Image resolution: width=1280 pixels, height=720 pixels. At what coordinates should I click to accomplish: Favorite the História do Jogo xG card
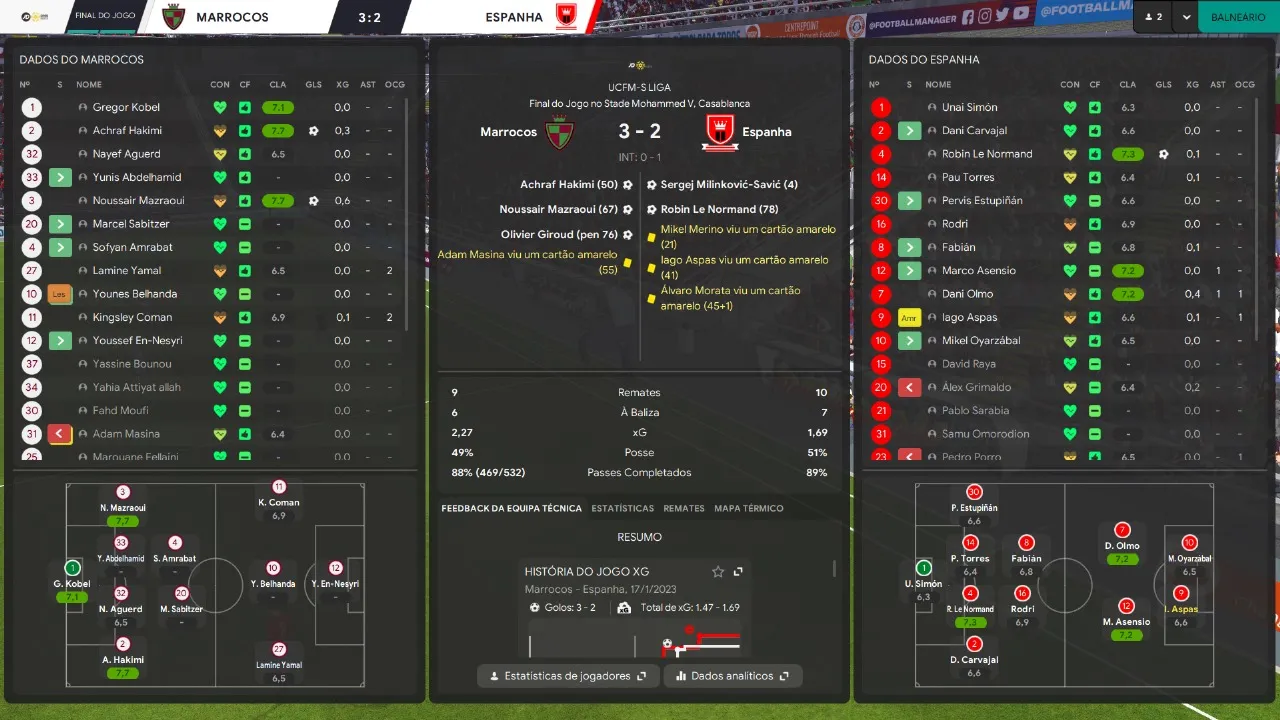pos(718,571)
